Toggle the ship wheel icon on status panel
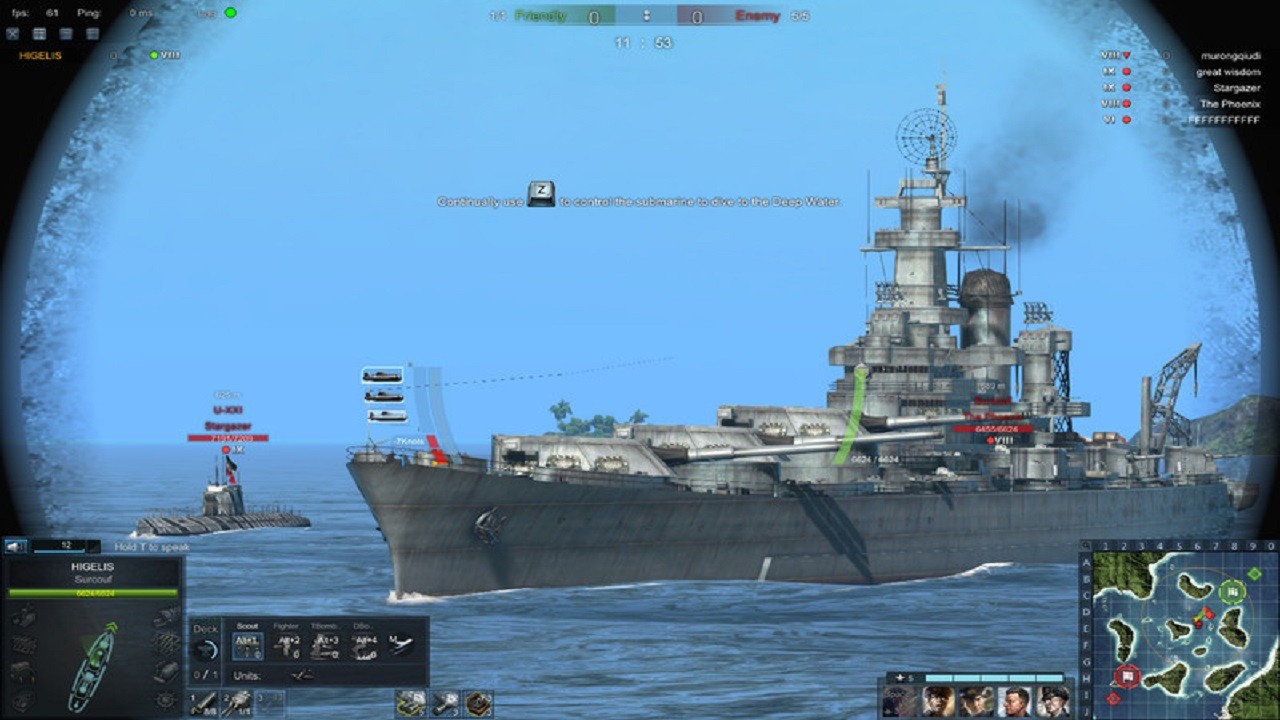 [x=165, y=701]
